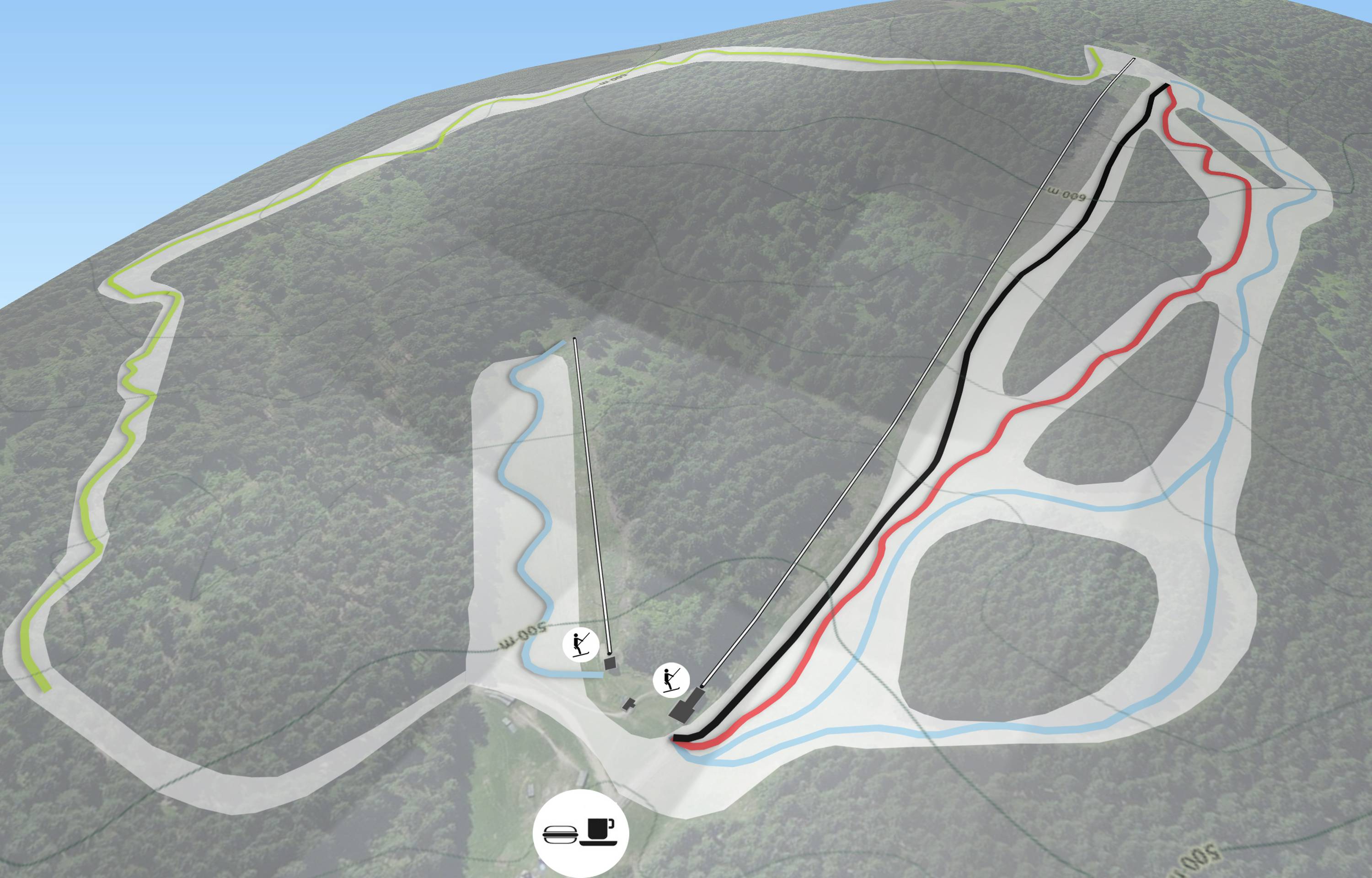The image size is (1372, 878).
Task: Select the ski lift marker beside the short lift
Action: [580, 645]
